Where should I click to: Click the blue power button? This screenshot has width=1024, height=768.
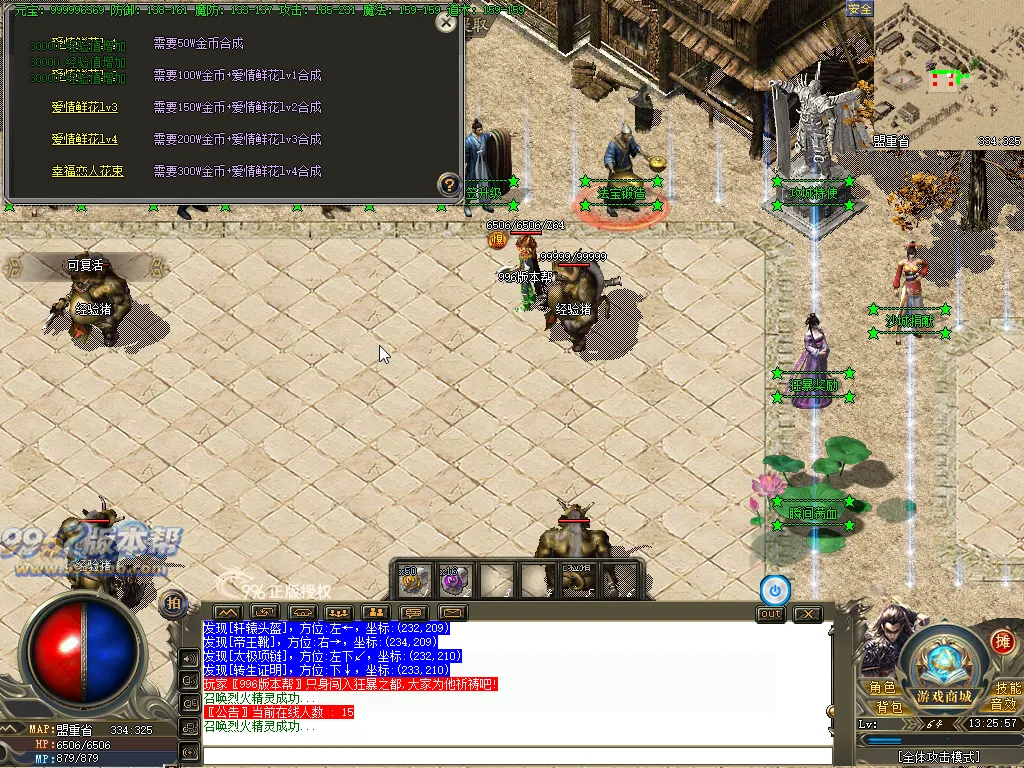tap(774, 590)
